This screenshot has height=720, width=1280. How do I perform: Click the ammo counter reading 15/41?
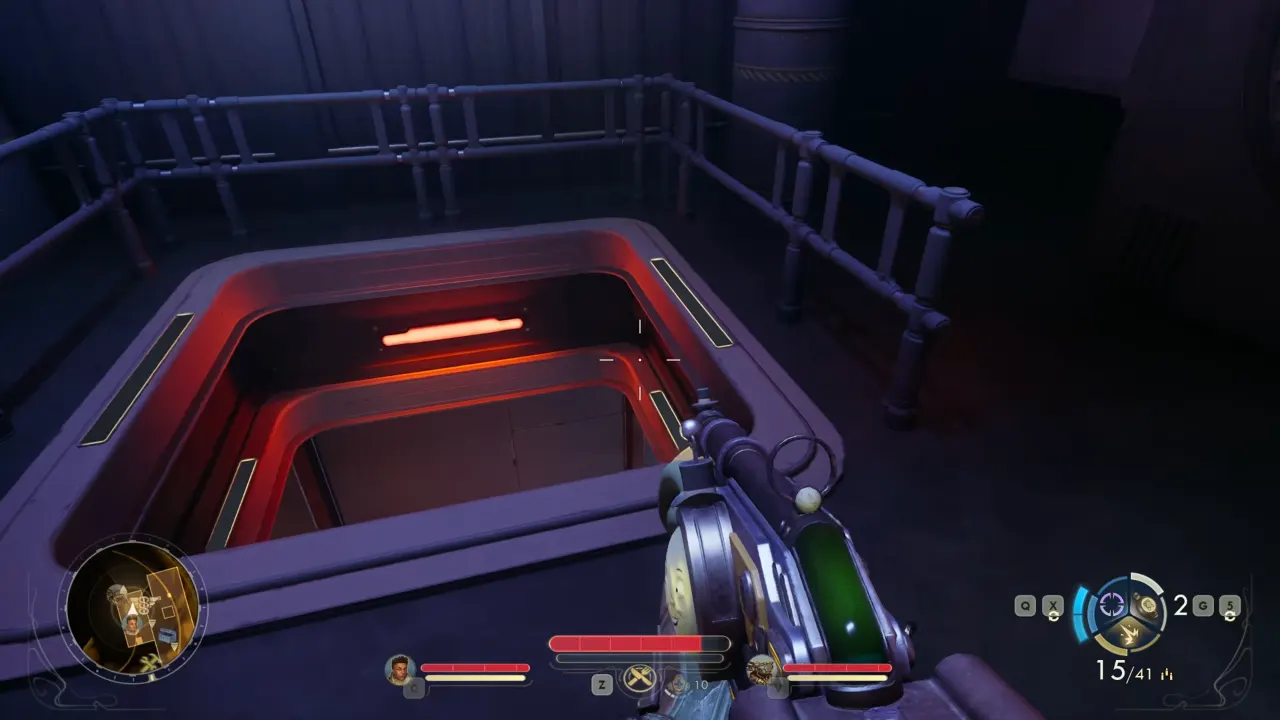[x=1124, y=669]
